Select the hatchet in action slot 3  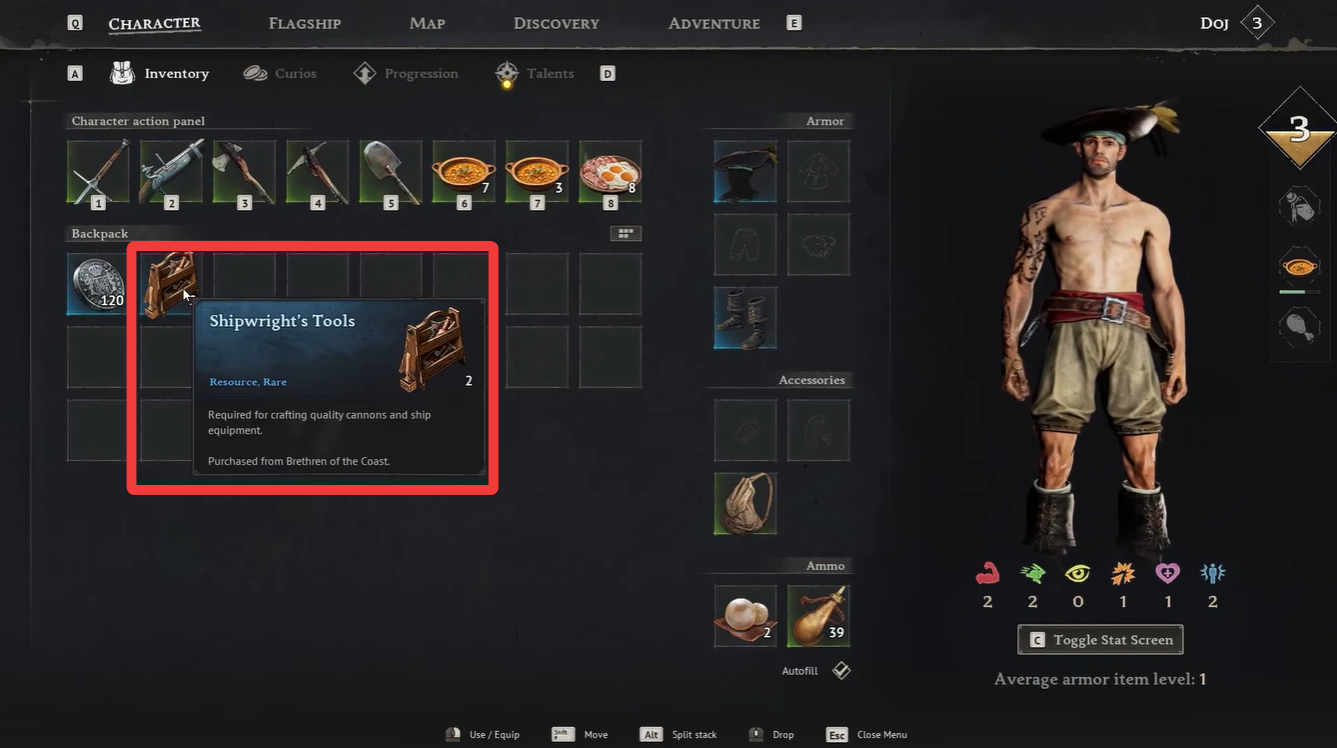coord(244,172)
